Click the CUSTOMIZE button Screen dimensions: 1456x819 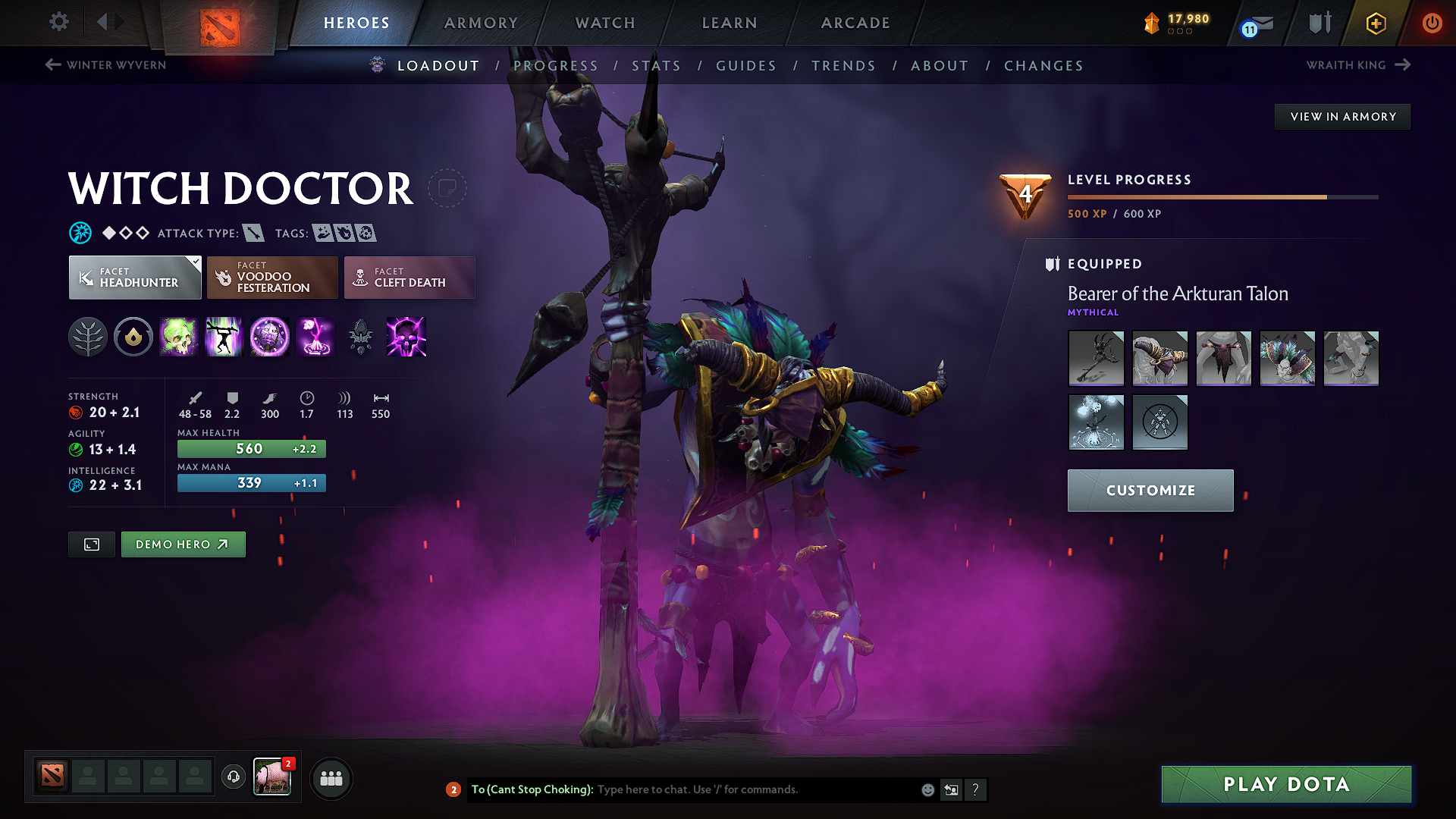pyautogui.click(x=1150, y=490)
